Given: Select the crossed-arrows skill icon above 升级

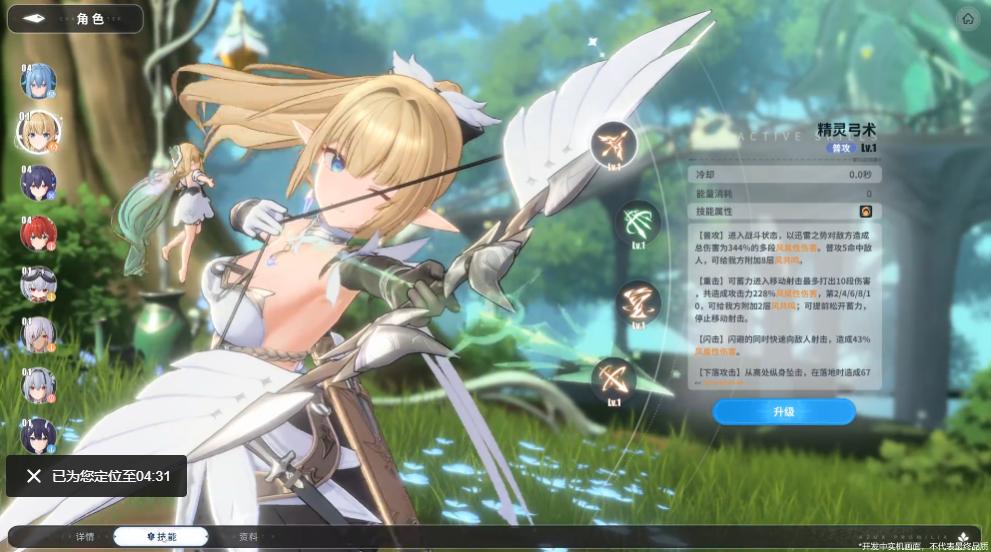Looking at the screenshot, I should pos(612,379).
